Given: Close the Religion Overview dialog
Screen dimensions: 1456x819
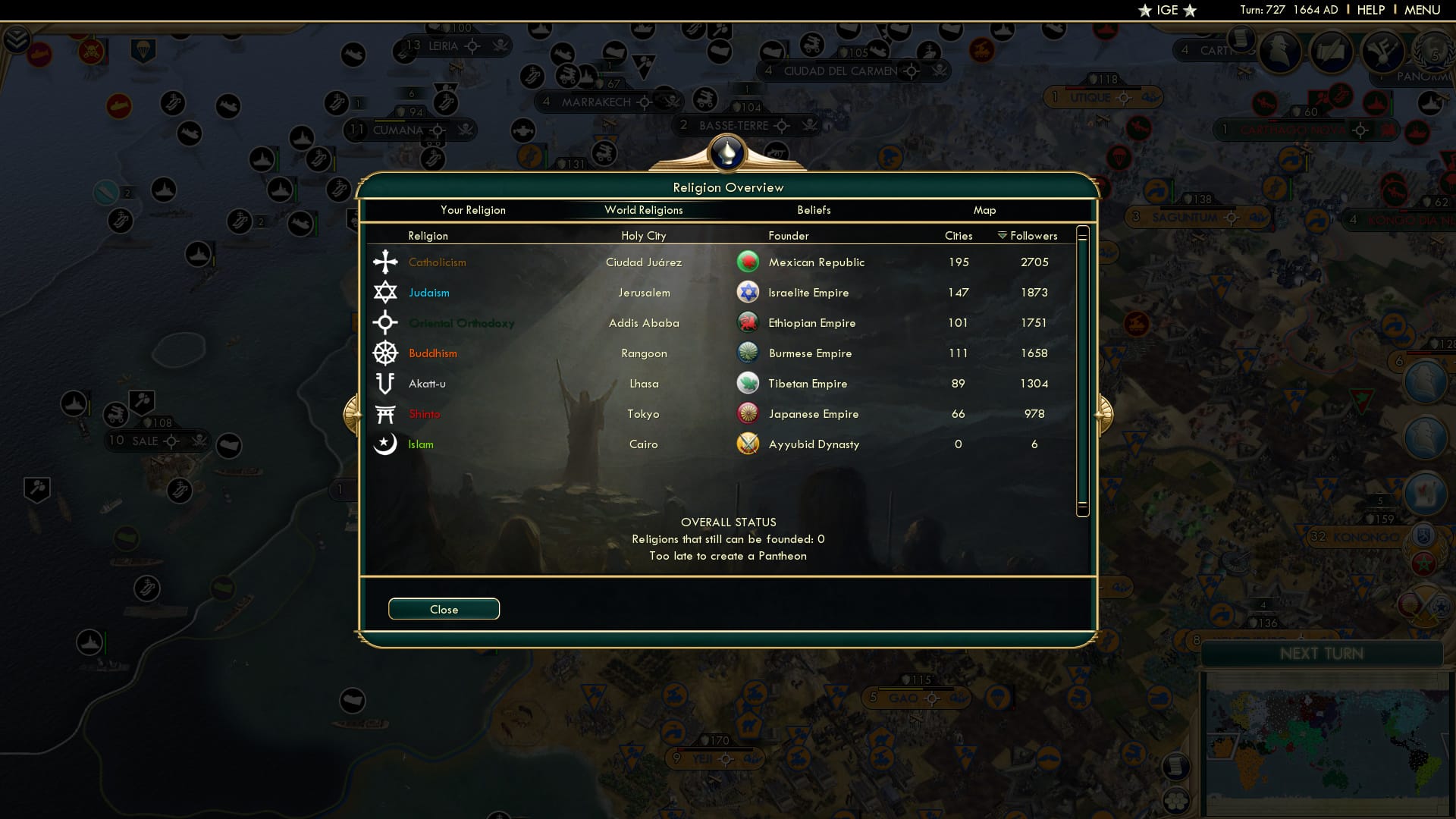Looking at the screenshot, I should [x=444, y=608].
